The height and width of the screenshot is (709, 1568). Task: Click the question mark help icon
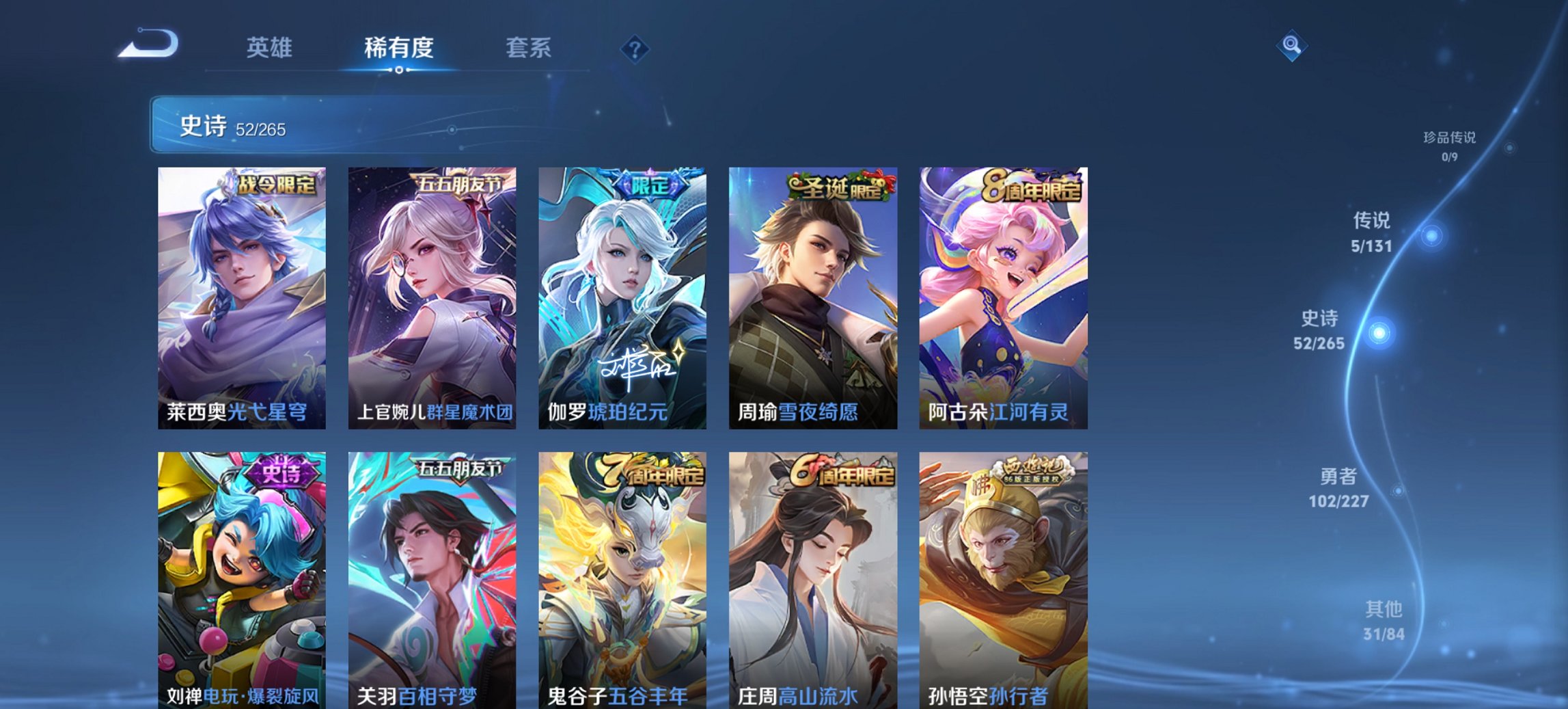635,48
